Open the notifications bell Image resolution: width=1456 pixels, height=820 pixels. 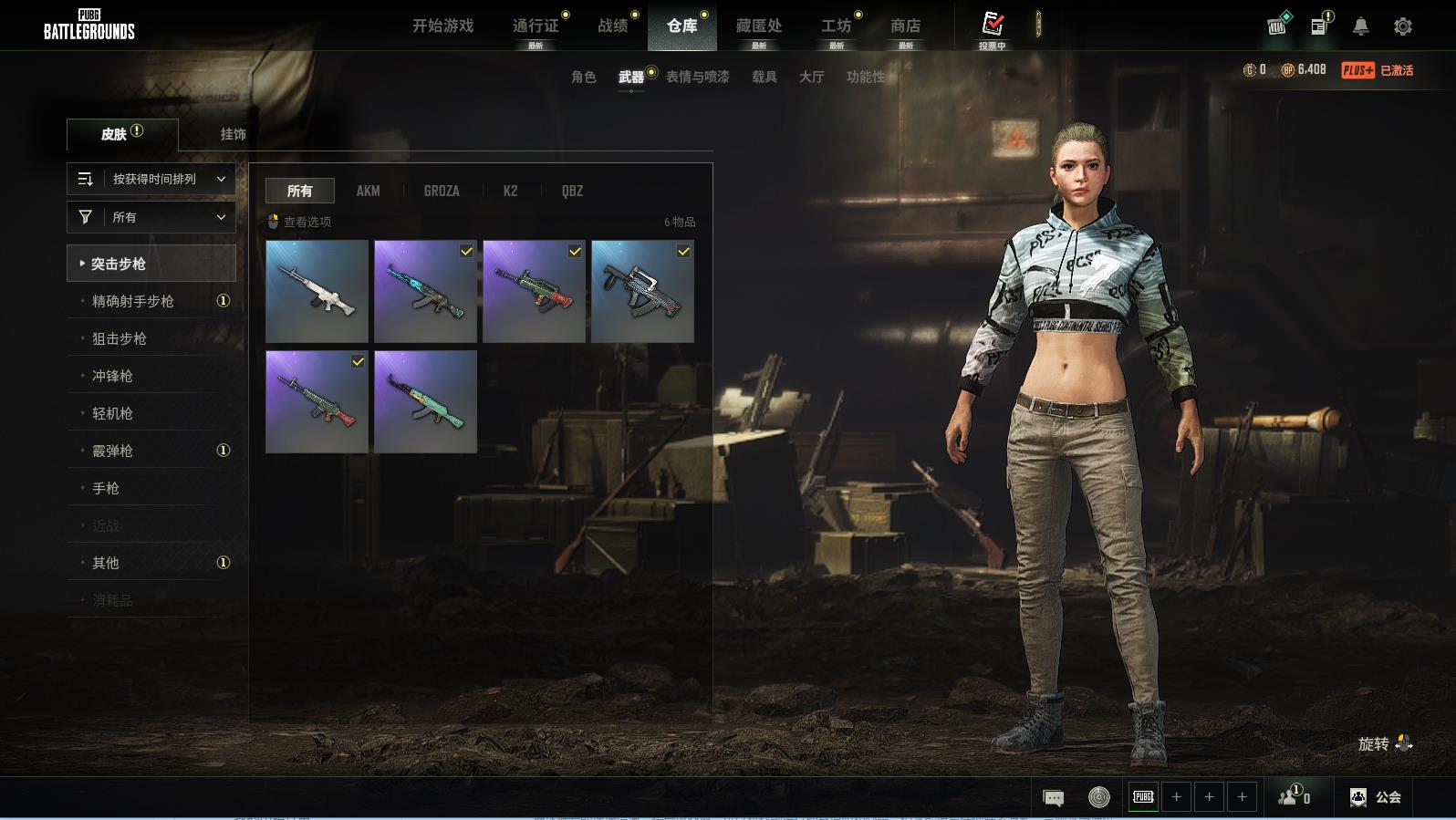(x=1360, y=26)
